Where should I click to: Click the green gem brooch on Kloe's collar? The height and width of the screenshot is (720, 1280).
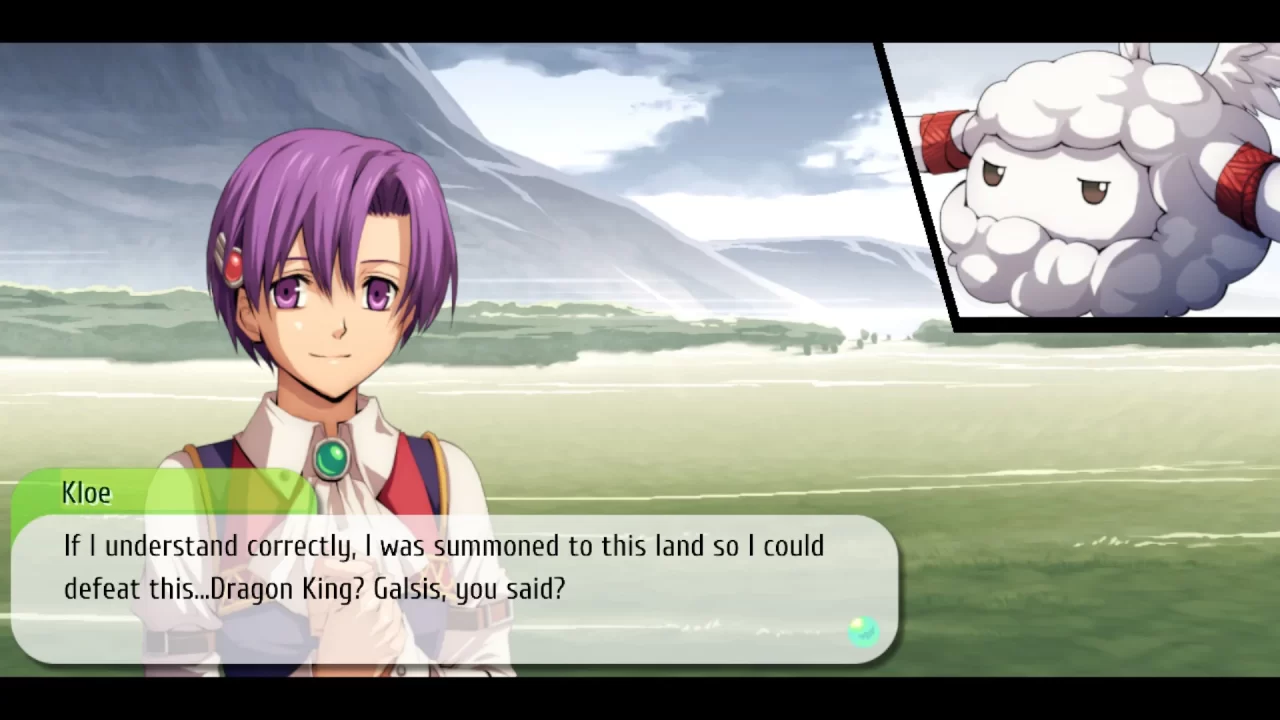coord(332,458)
